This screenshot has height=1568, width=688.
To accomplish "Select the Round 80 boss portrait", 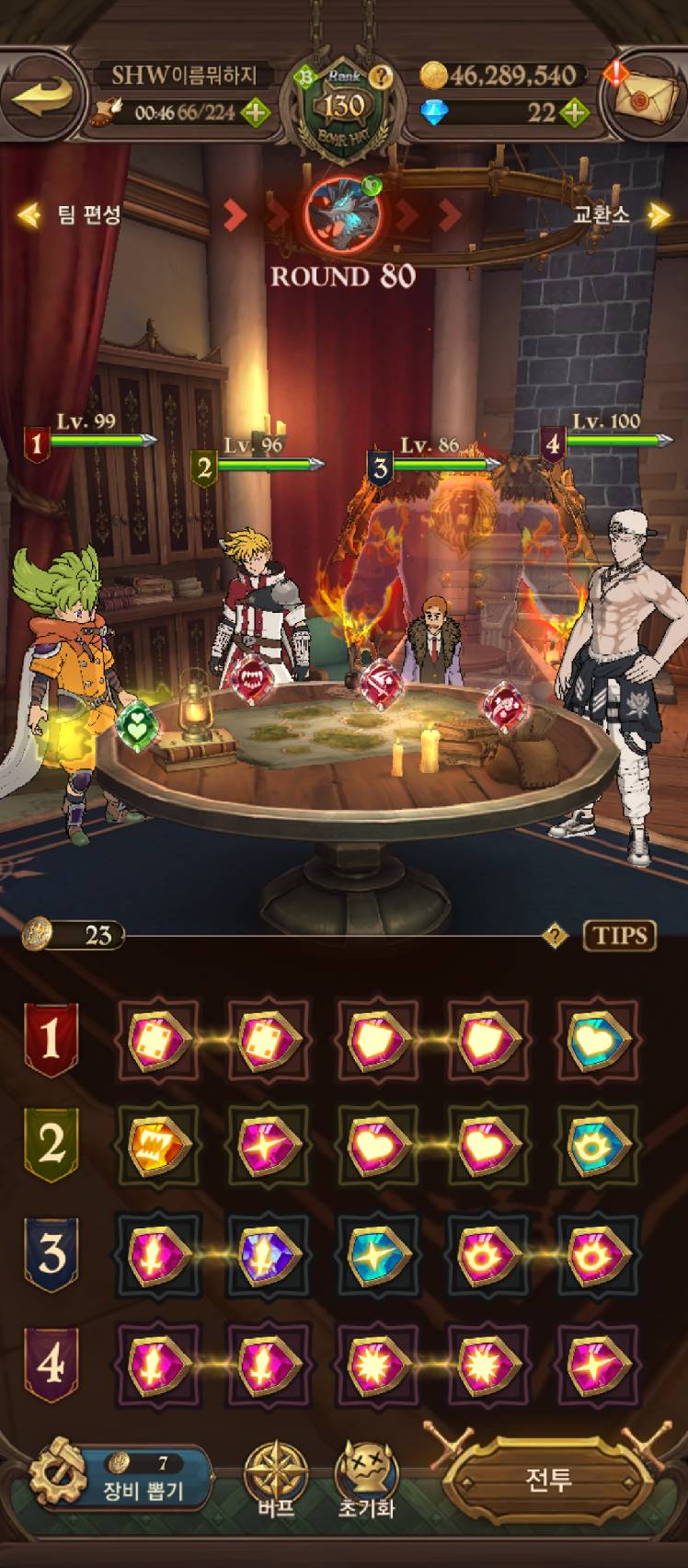I will (342, 213).
